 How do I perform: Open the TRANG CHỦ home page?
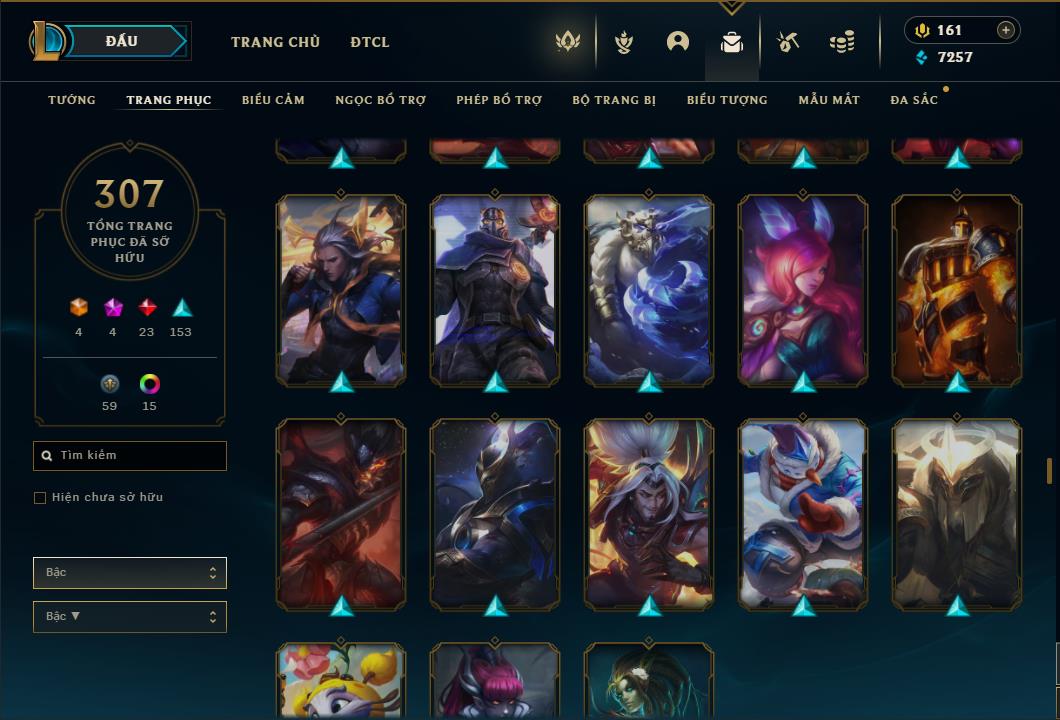(x=275, y=42)
